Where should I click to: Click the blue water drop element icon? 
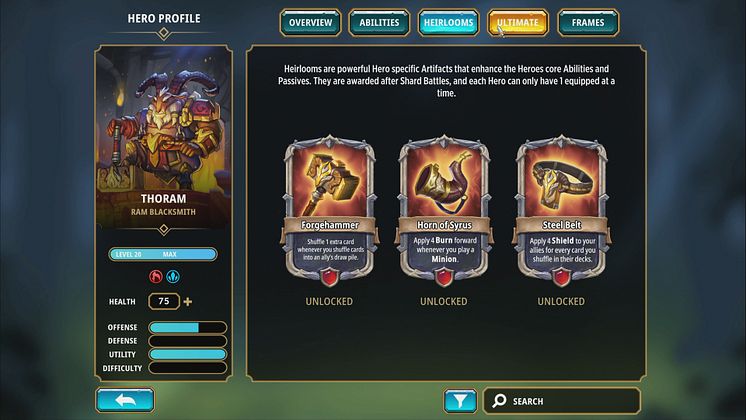(x=172, y=276)
